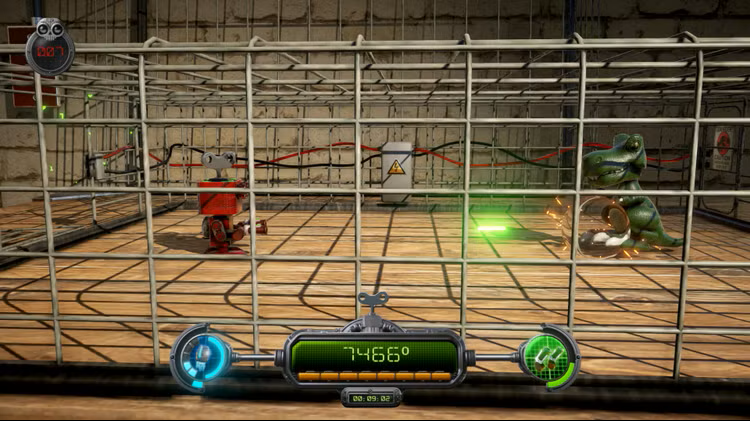The height and width of the screenshot is (421, 750).
Task: Click the blue circular ability gauge icon
Action: click(x=202, y=357)
